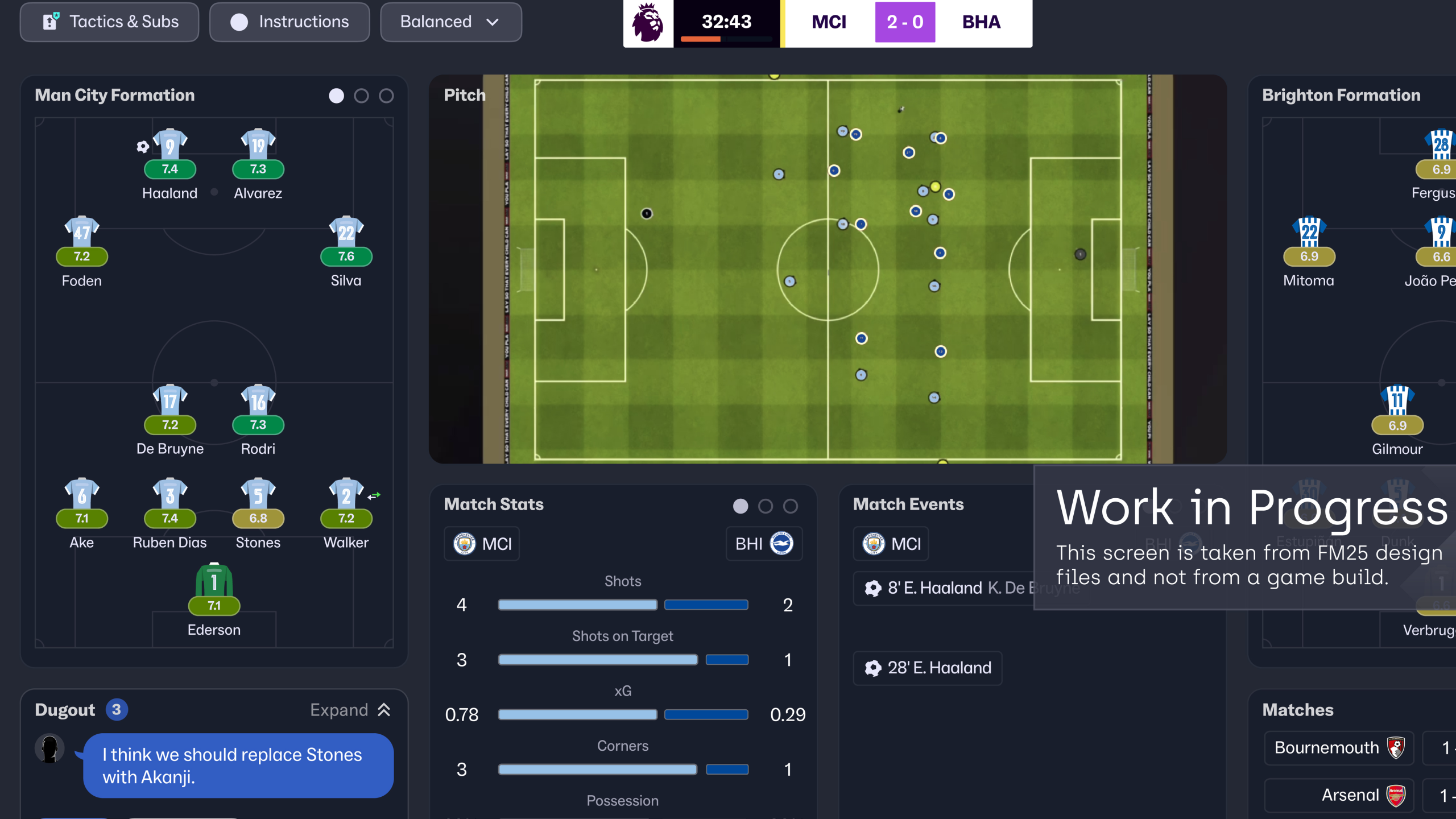Switch to MCI team in Match Stats

[482, 544]
